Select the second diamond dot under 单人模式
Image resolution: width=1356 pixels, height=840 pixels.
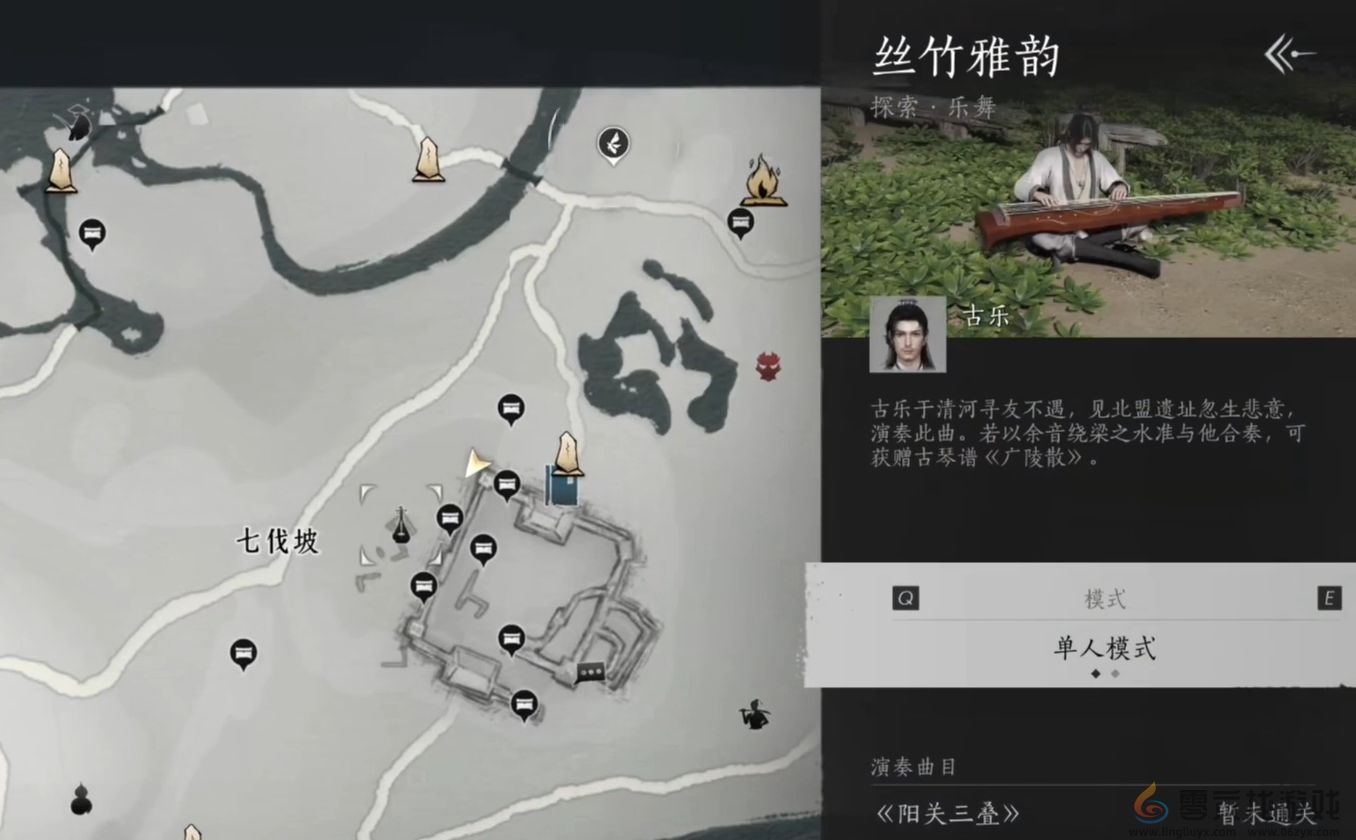(1113, 675)
